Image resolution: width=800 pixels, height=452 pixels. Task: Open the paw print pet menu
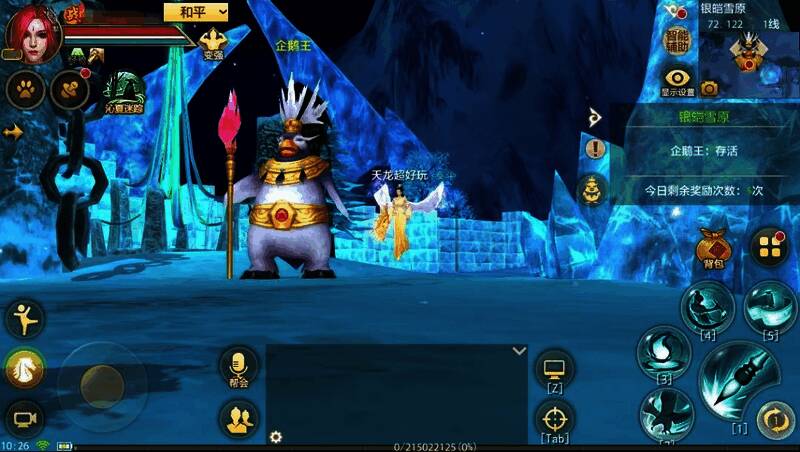(x=25, y=89)
